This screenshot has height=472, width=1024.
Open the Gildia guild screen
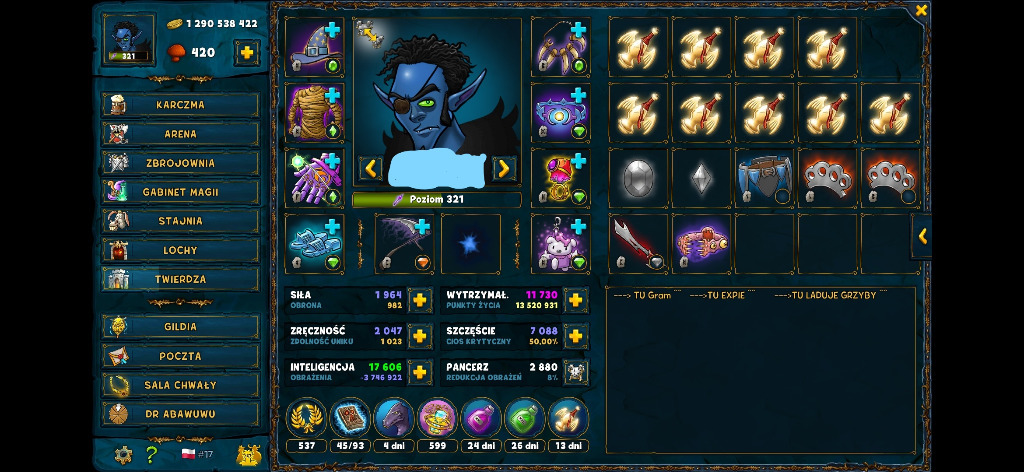click(x=180, y=327)
